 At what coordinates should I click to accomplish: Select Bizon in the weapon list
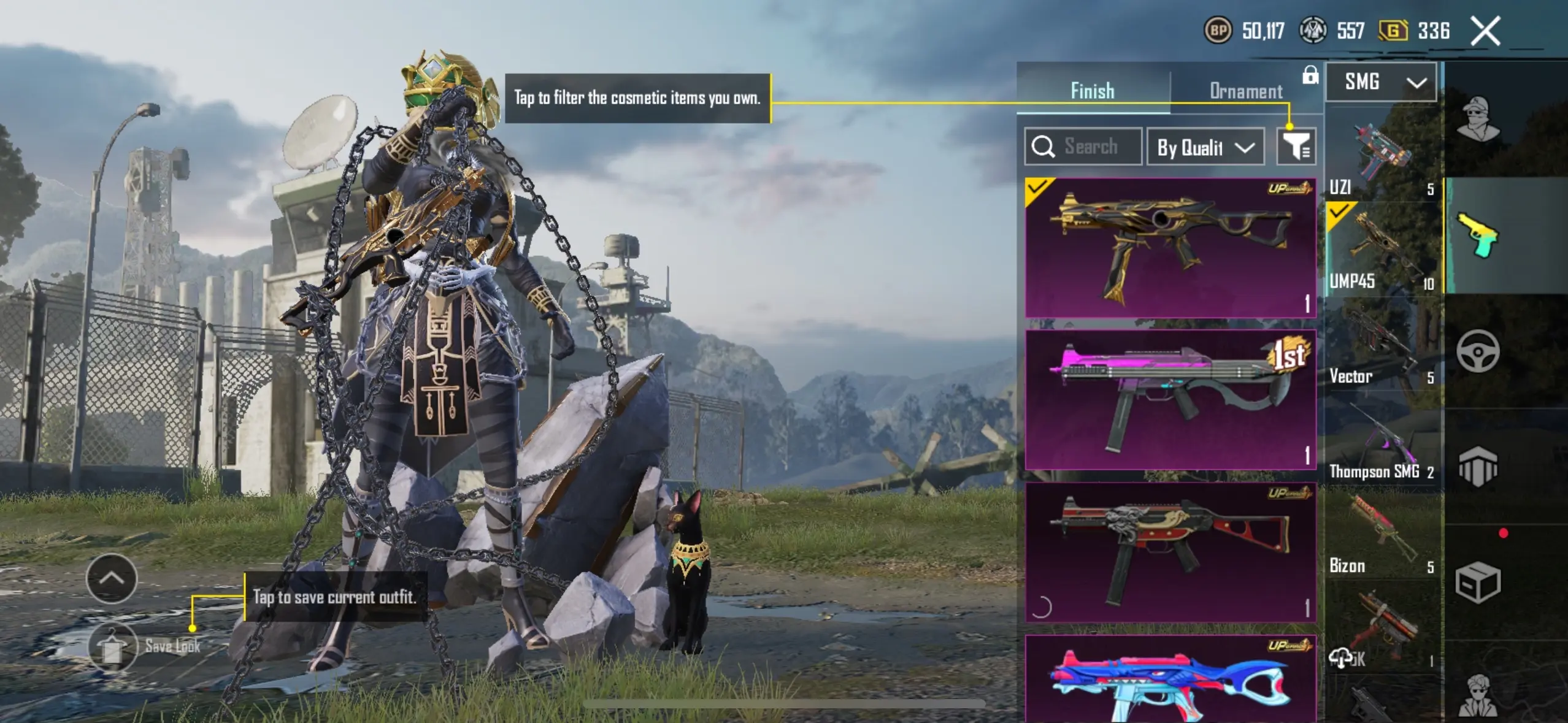1382,537
